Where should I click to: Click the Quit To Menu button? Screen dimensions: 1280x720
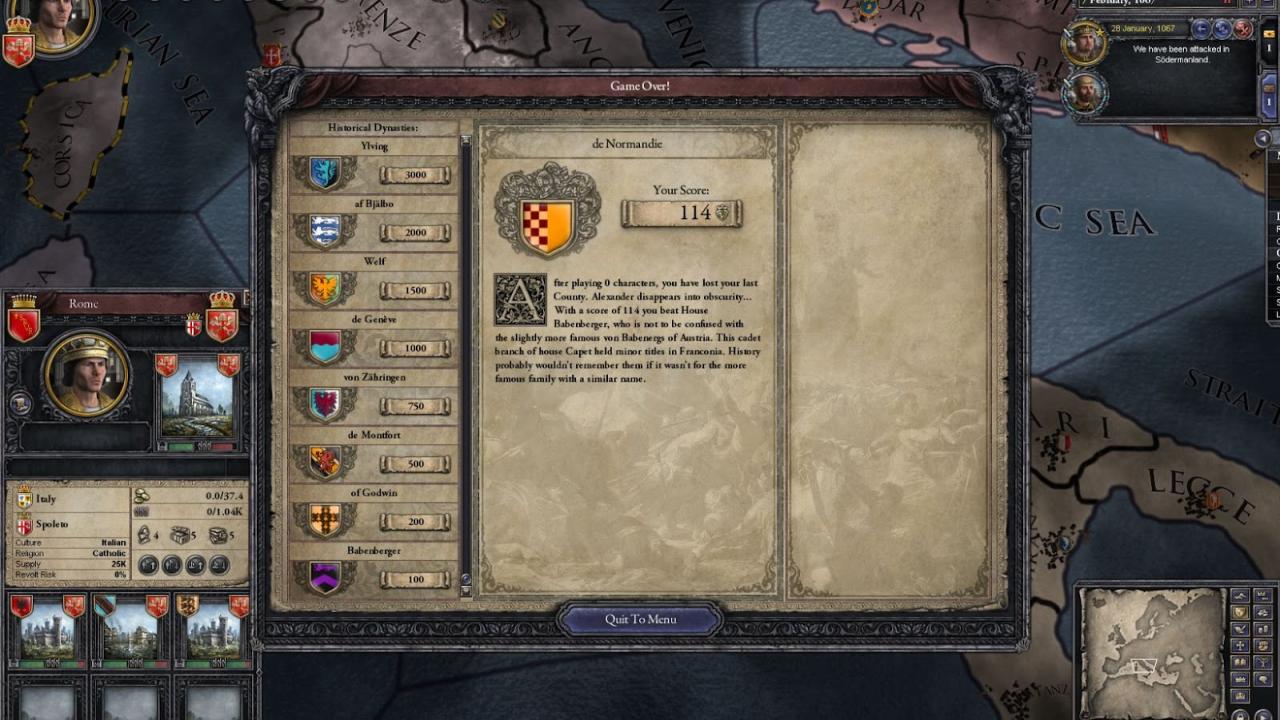pyautogui.click(x=640, y=619)
